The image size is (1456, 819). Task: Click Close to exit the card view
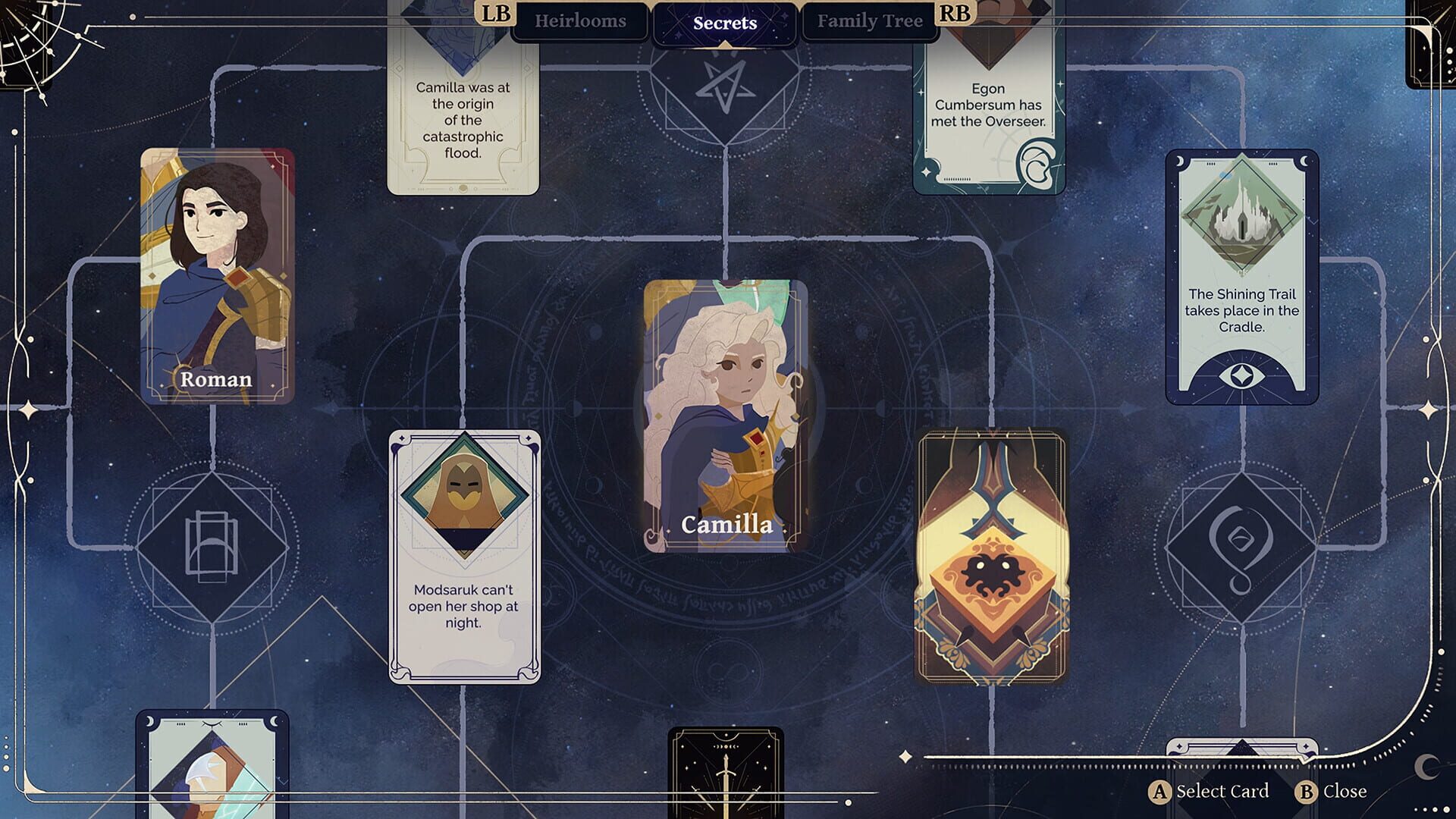click(x=1338, y=791)
